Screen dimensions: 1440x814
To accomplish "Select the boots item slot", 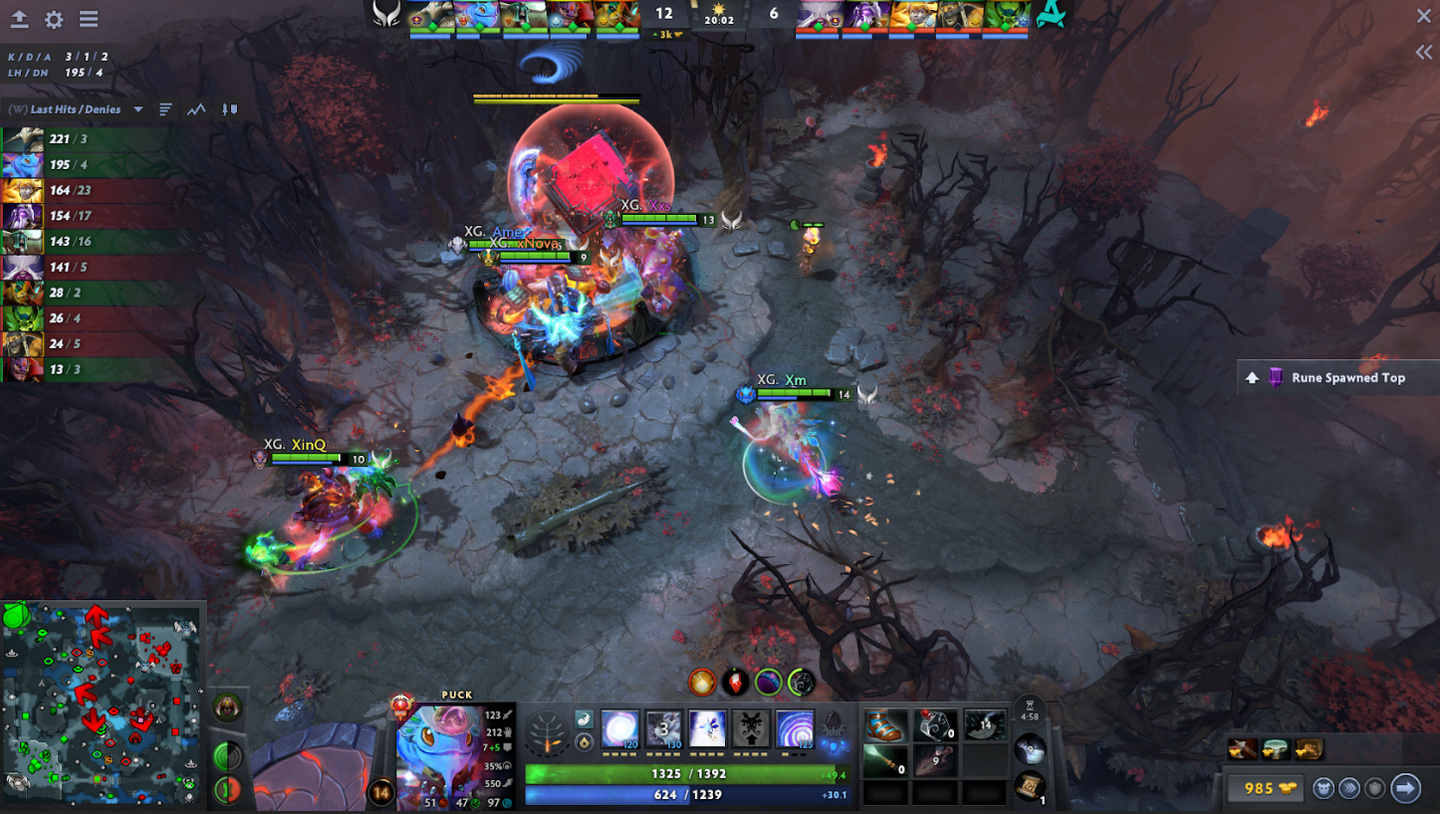I will point(885,725).
